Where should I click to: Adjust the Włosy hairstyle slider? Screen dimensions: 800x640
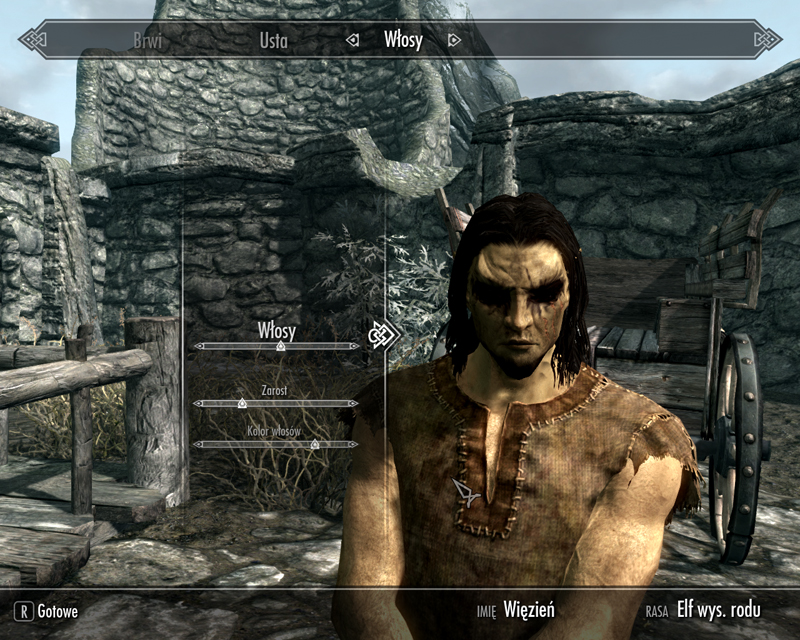(x=280, y=346)
